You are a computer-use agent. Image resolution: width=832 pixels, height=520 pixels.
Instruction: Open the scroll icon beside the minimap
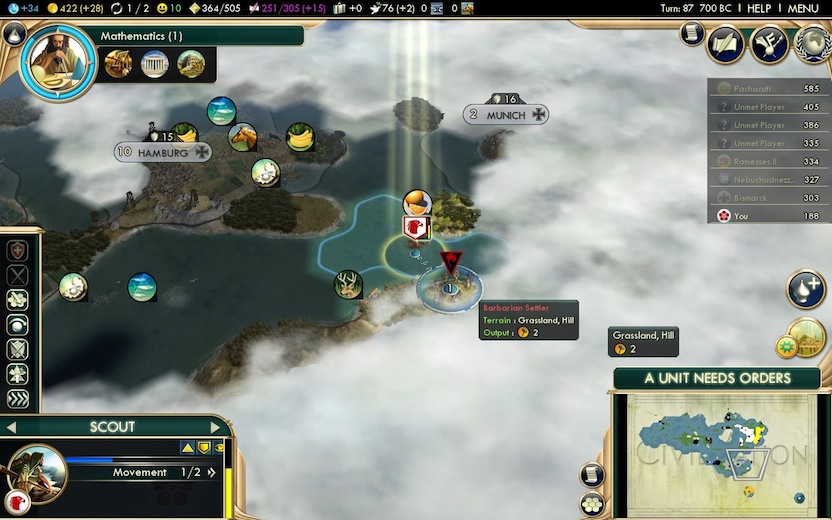pyautogui.click(x=592, y=476)
